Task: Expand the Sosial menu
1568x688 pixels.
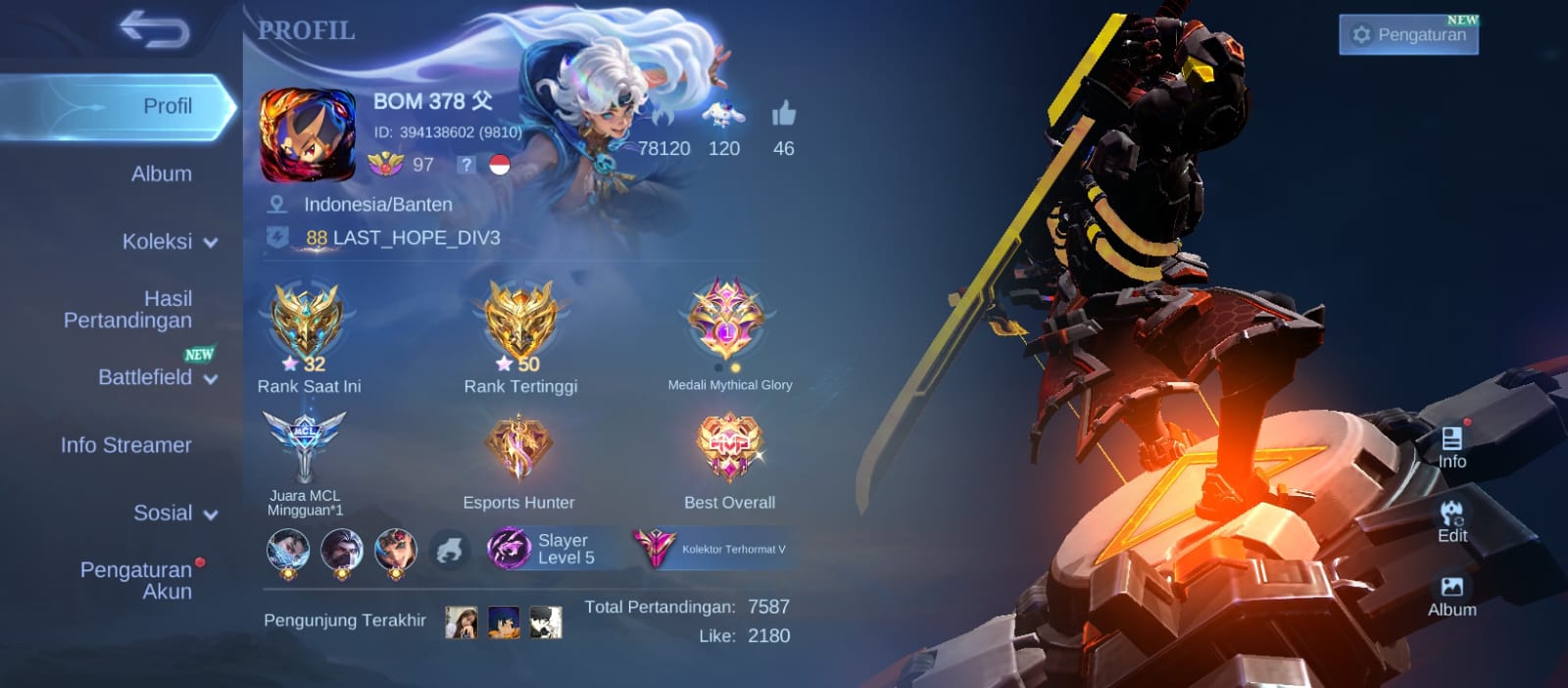Action: click(174, 514)
